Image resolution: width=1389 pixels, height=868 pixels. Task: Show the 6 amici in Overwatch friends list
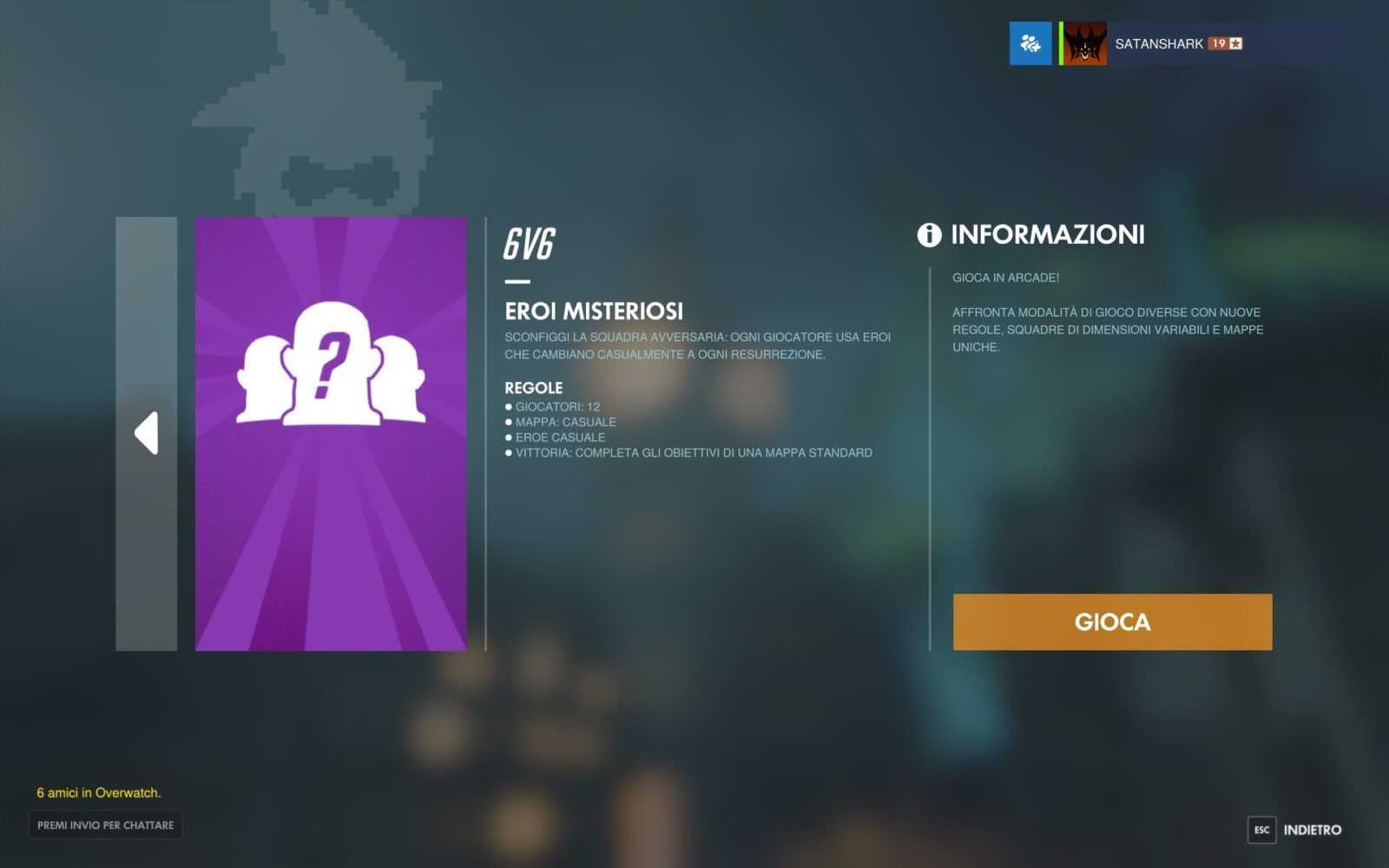tap(98, 792)
